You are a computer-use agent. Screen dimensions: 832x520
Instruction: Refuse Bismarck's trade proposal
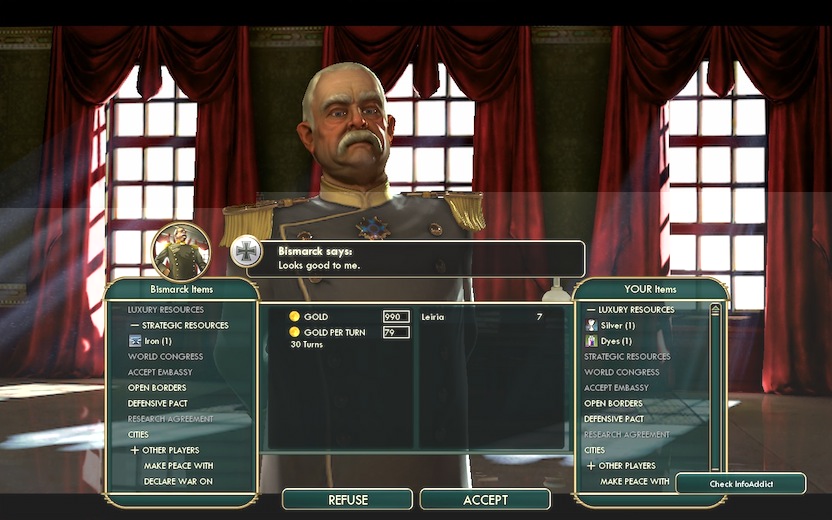[347, 499]
